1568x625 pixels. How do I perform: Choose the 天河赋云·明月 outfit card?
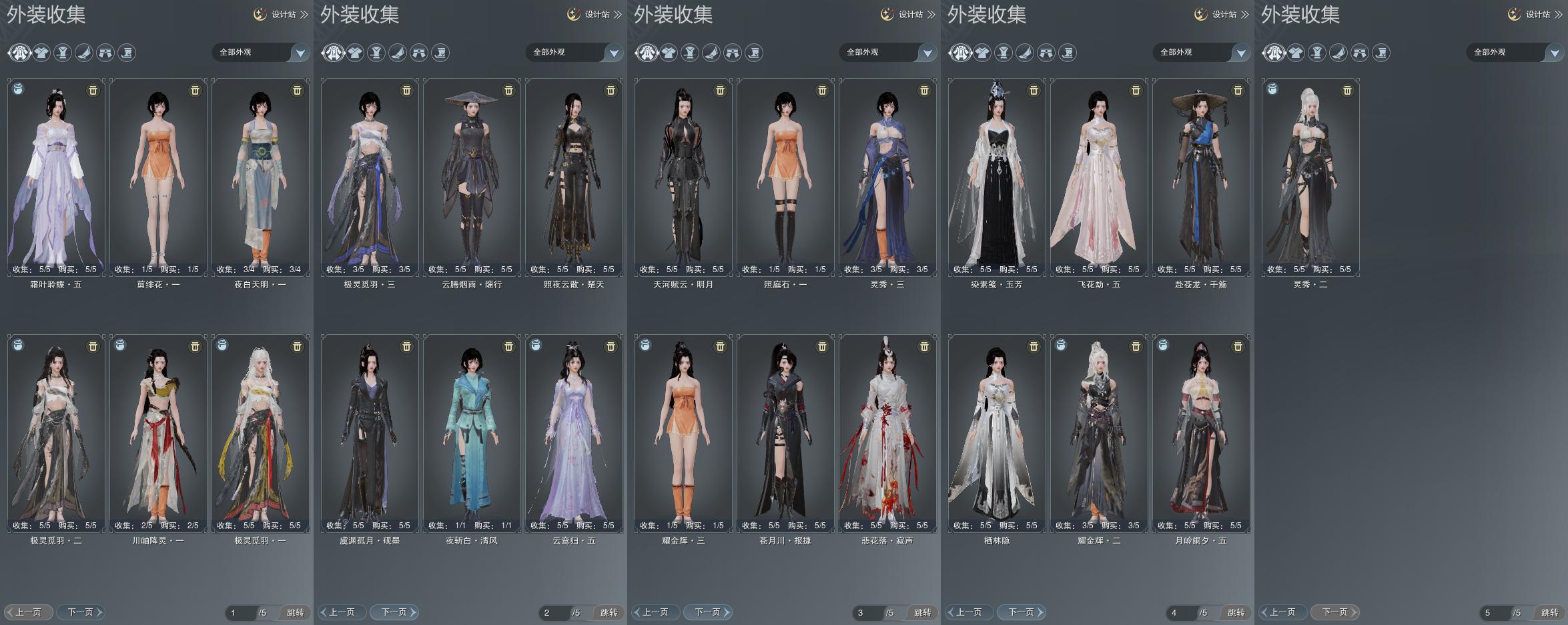[683, 177]
